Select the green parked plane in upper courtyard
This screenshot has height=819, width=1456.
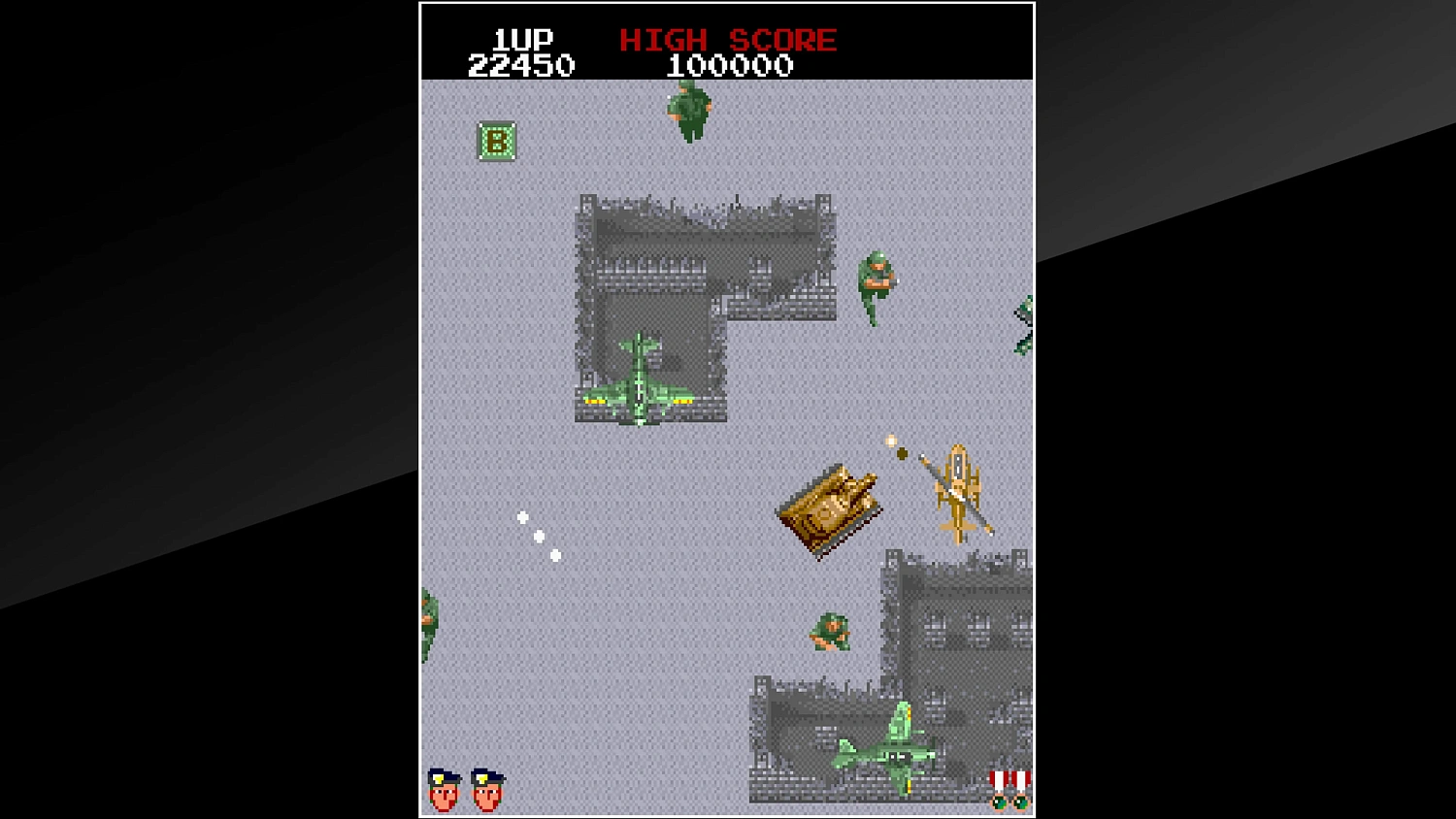click(641, 380)
